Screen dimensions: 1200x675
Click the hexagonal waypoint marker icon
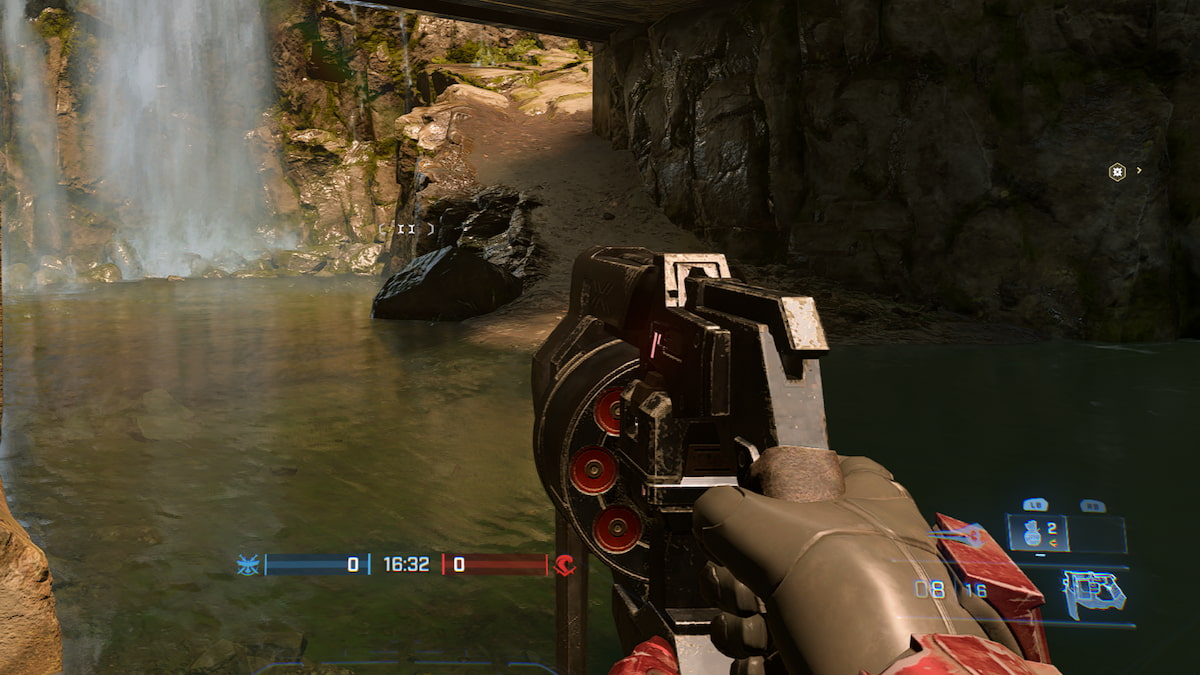pos(1117,172)
